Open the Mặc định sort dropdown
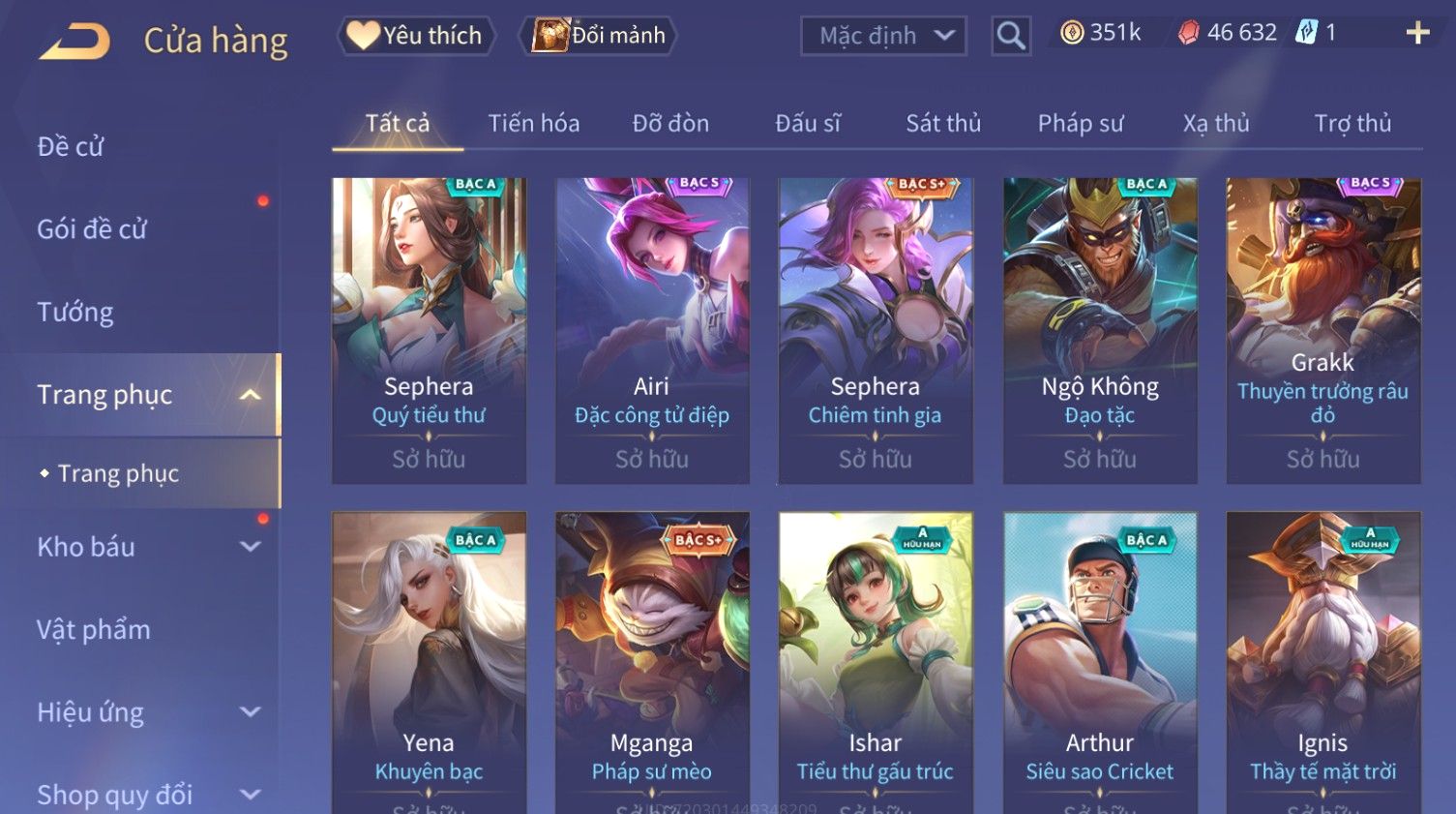The image size is (1456, 814). click(x=882, y=37)
